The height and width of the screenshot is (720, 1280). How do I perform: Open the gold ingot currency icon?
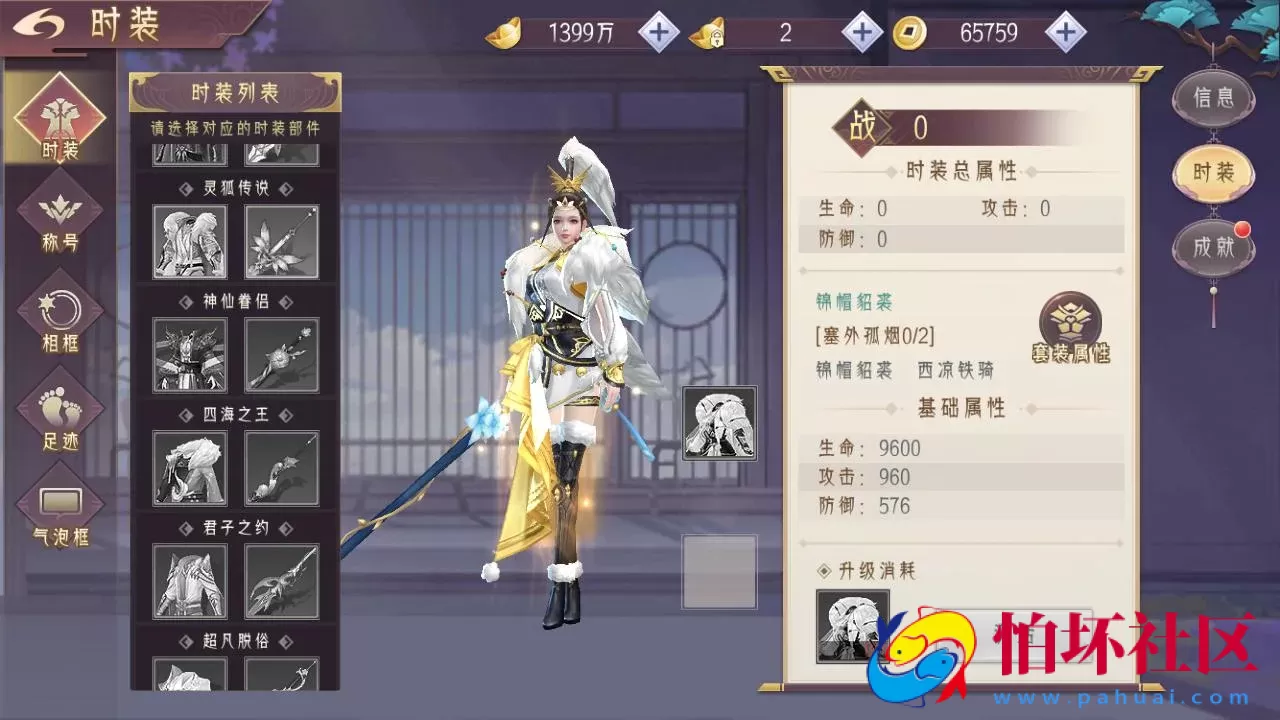(505, 31)
